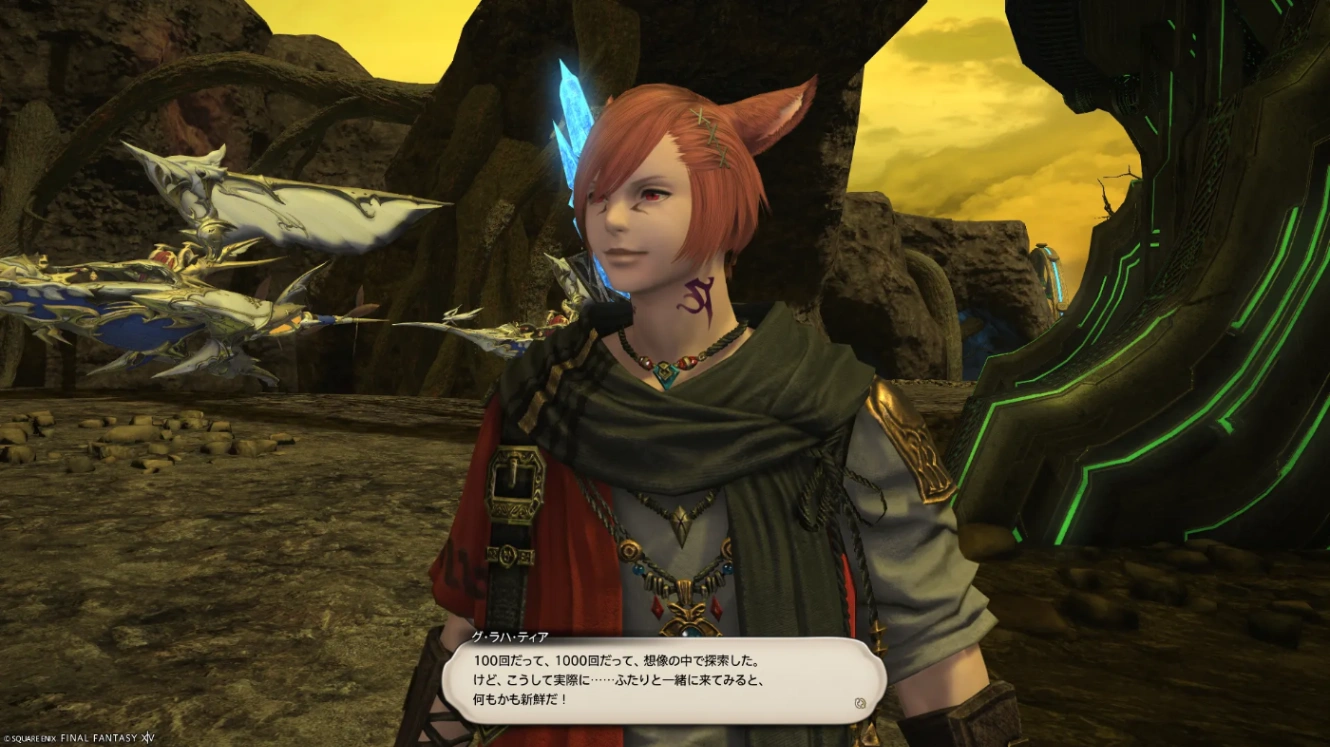Viewport: 1330px width, 747px height.
Task: Click the dialogue continue swirl indicator
Action: click(859, 703)
